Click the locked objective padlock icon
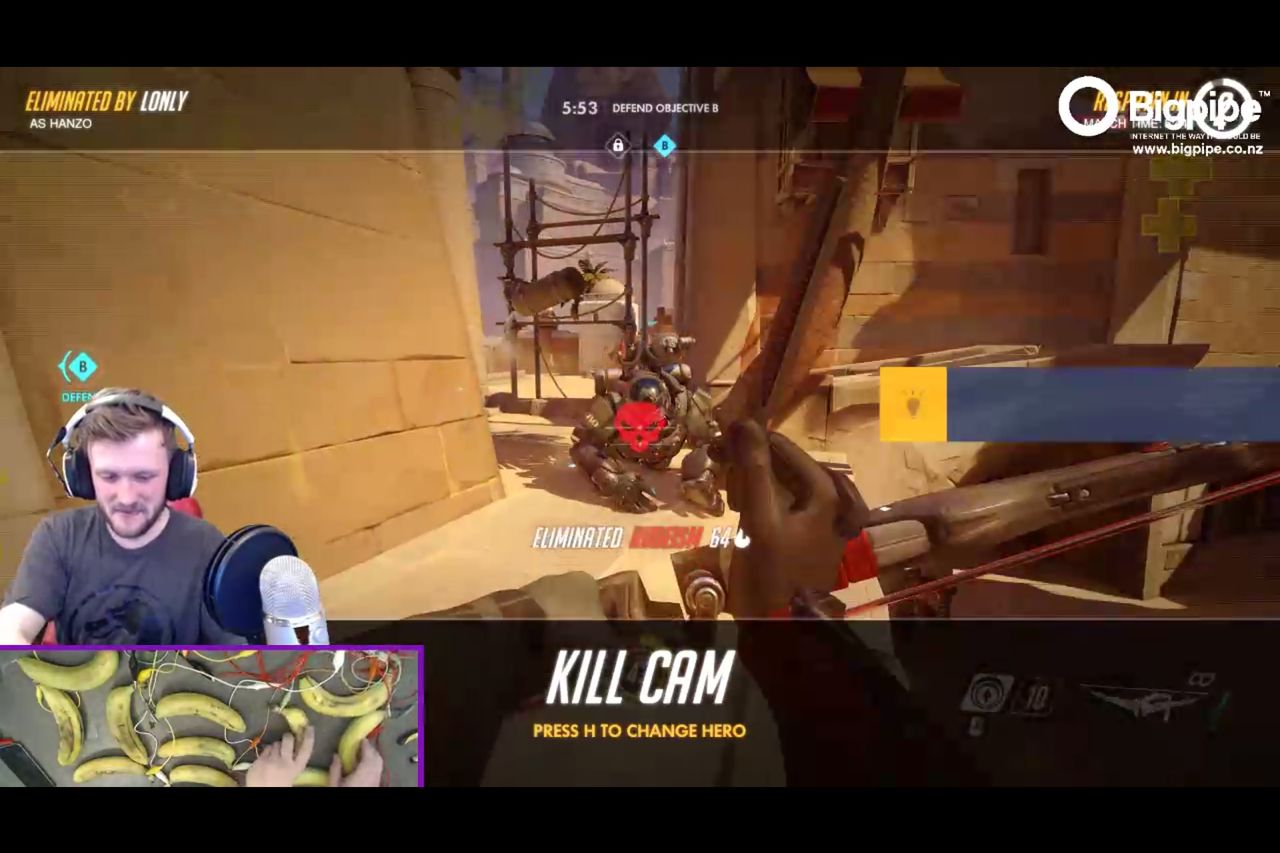The height and width of the screenshot is (853, 1280). coord(618,147)
